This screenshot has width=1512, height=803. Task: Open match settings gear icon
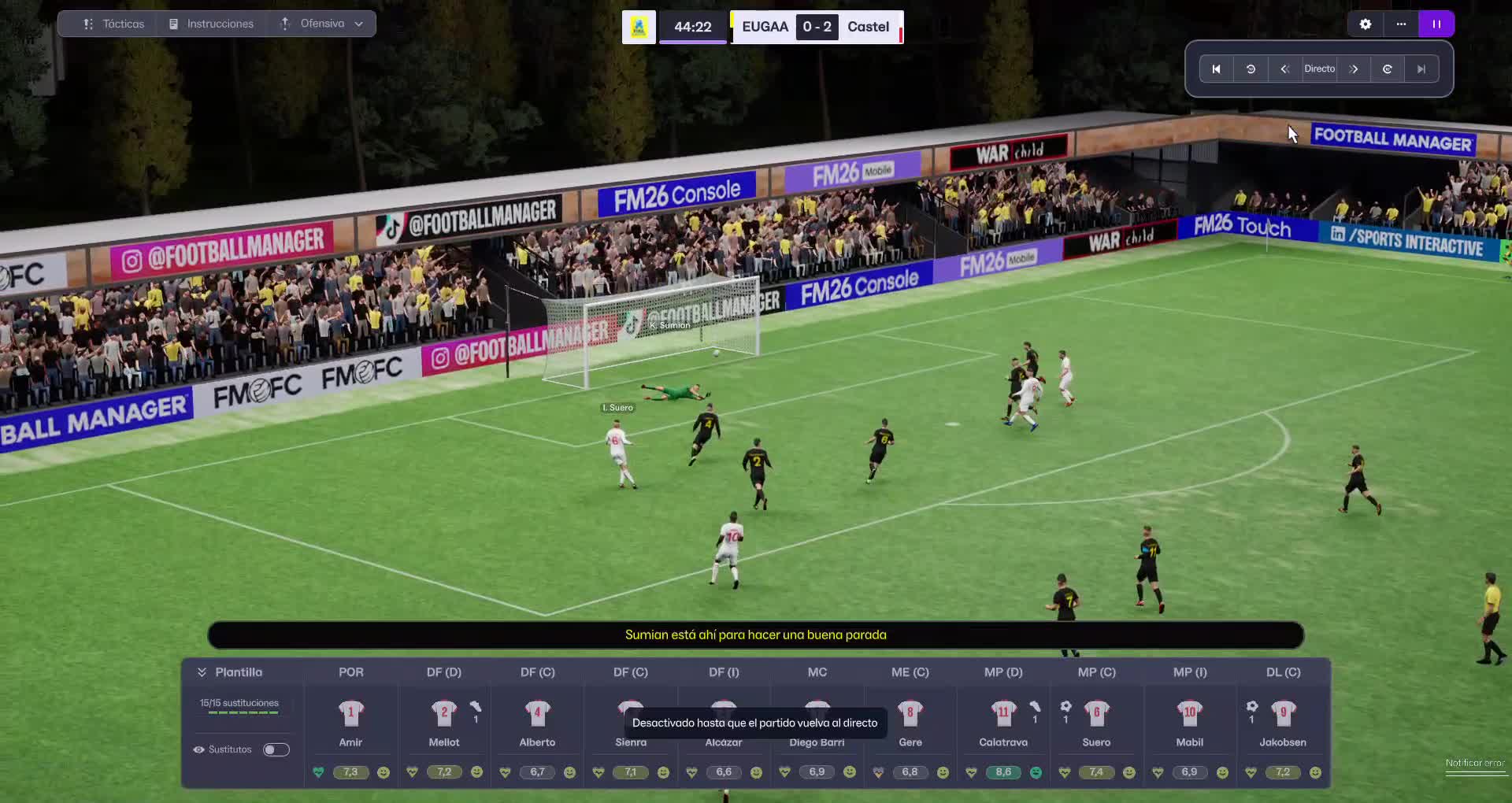(1366, 24)
